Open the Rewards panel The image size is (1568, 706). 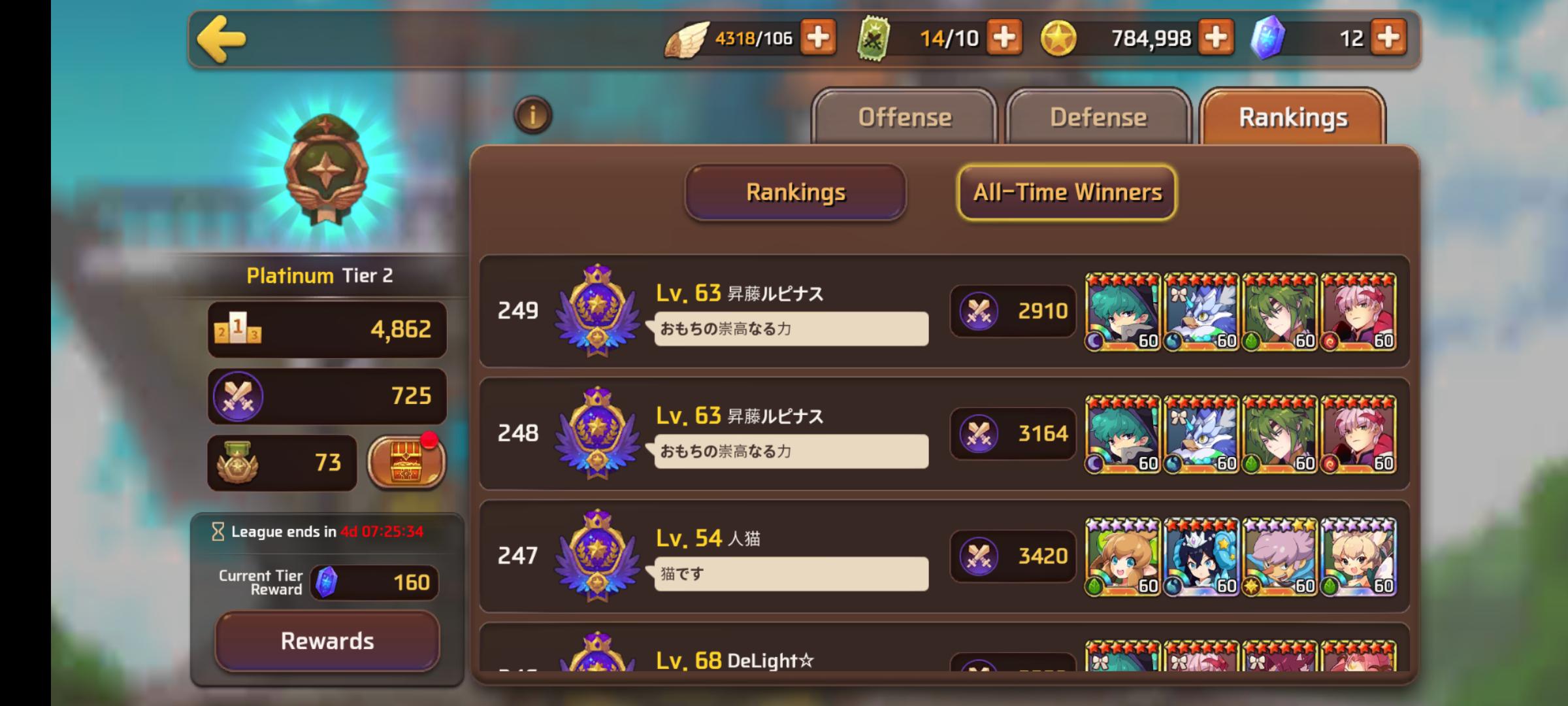click(327, 641)
